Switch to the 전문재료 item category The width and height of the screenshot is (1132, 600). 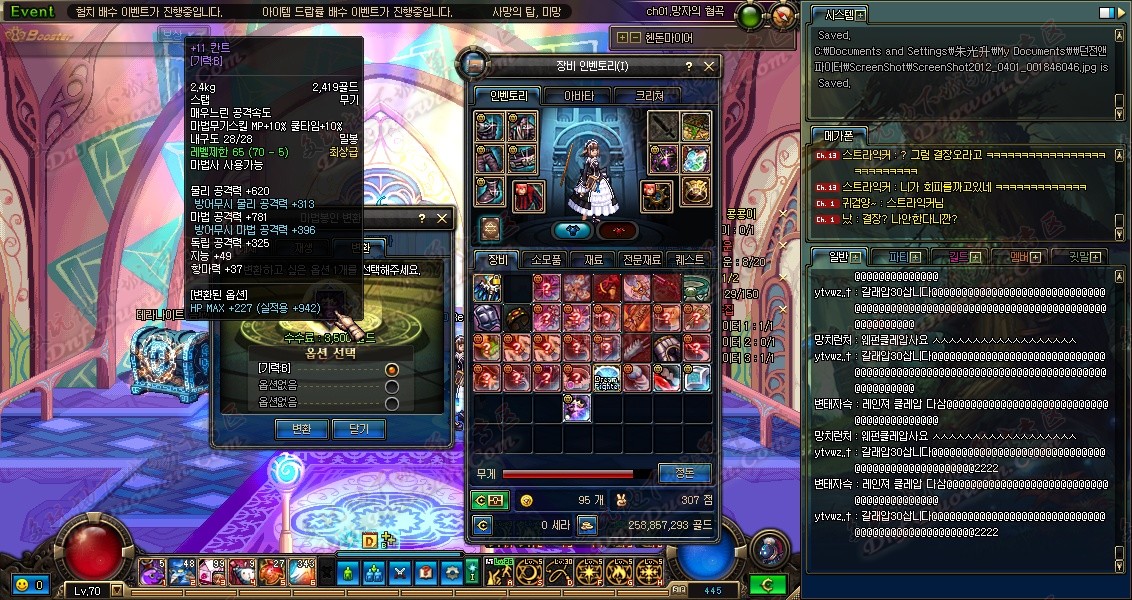point(641,260)
